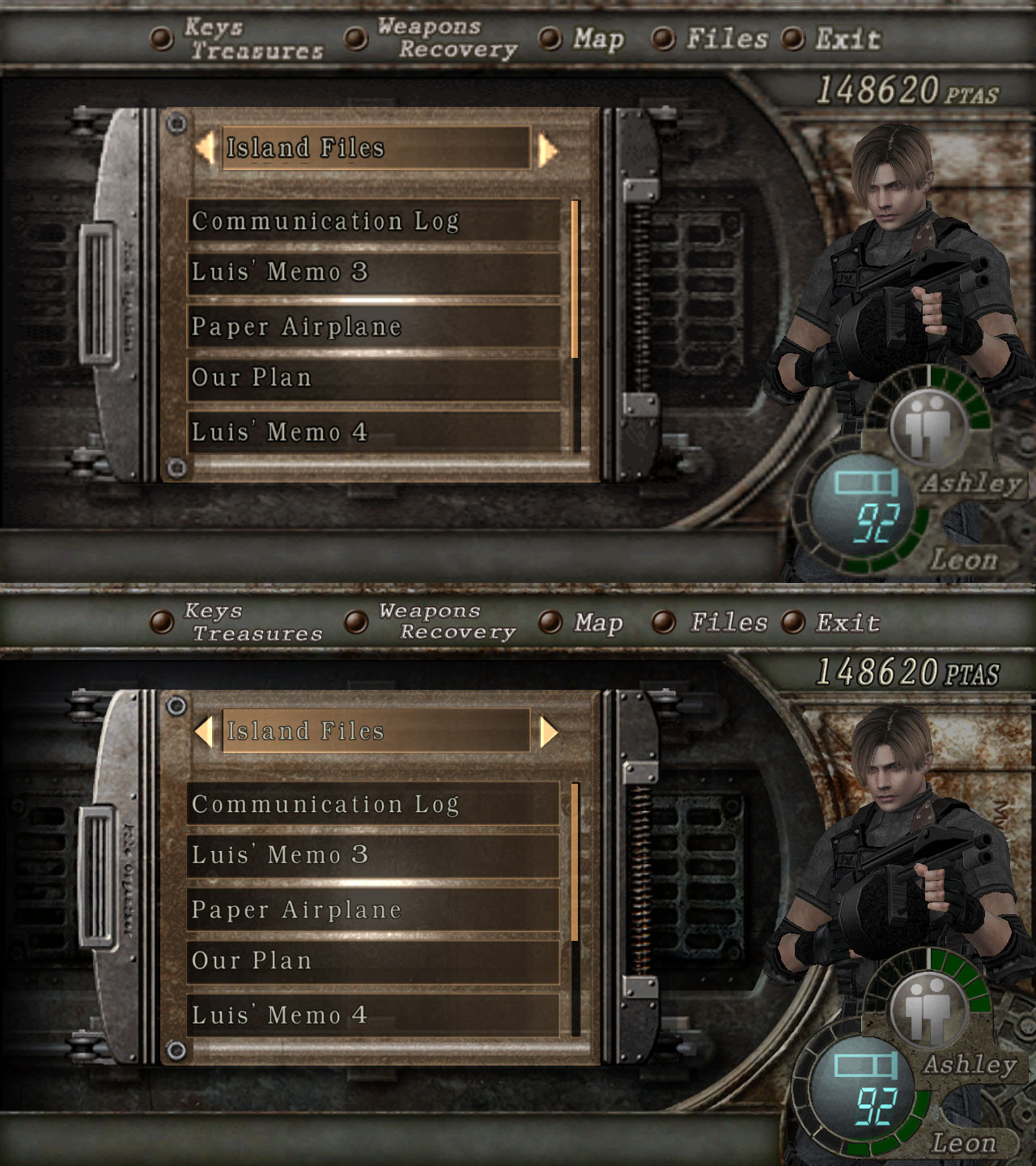Click the right arrow beside Island Files

click(x=548, y=149)
